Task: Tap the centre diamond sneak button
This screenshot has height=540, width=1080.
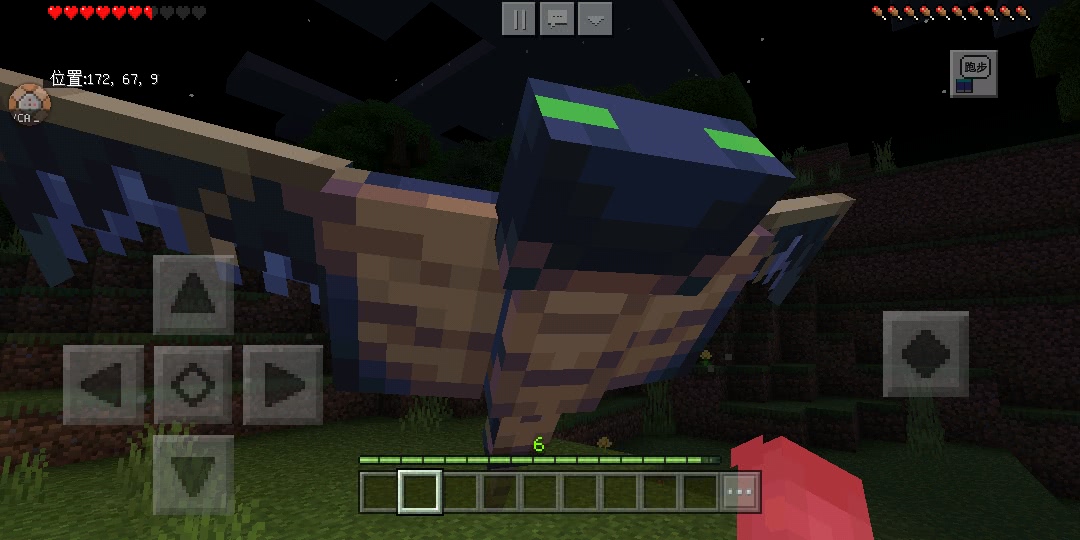Action: click(193, 384)
